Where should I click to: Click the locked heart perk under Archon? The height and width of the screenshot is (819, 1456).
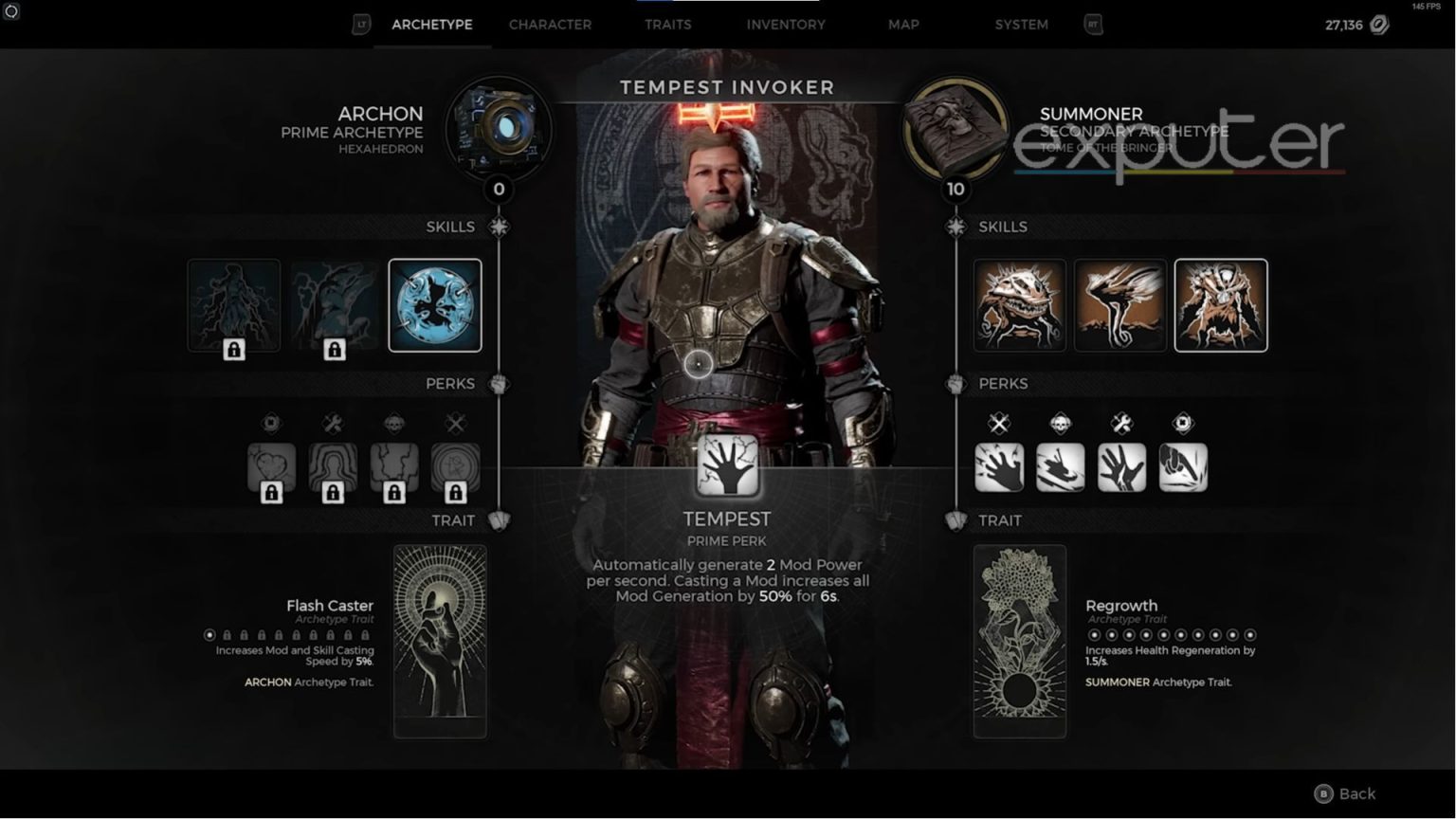(273, 465)
